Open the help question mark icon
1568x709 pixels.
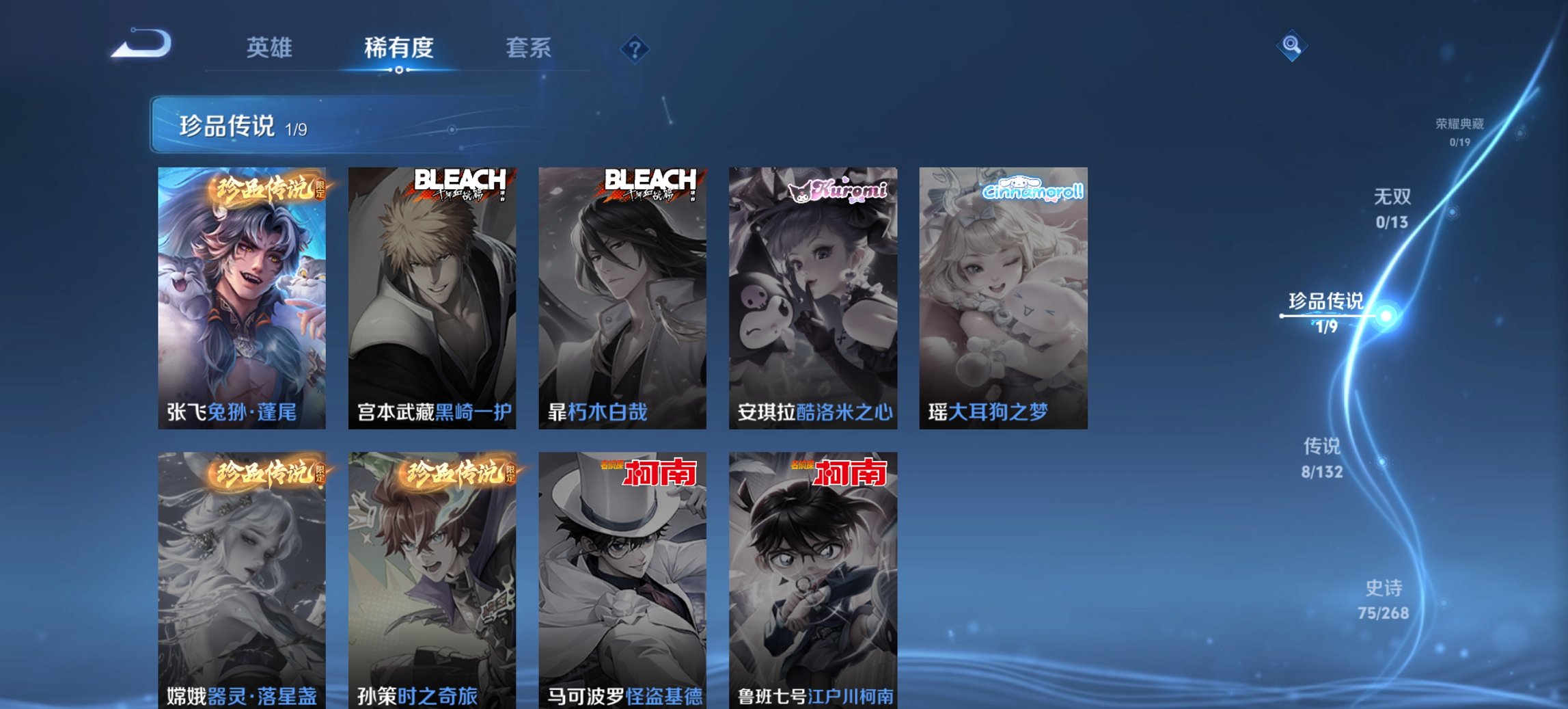(x=635, y=50)
